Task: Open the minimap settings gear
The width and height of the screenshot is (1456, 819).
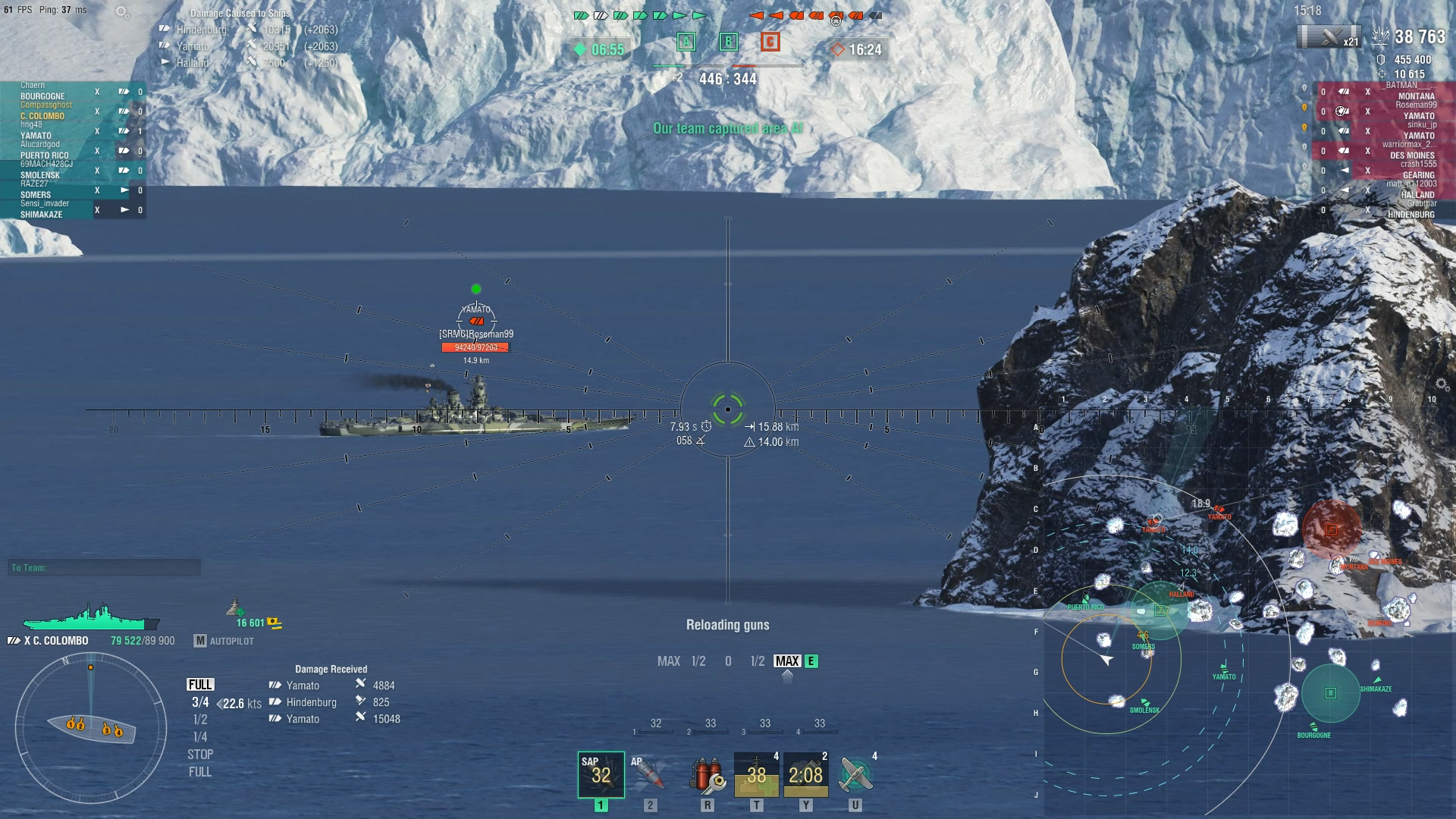Action: click(1442, 385)
